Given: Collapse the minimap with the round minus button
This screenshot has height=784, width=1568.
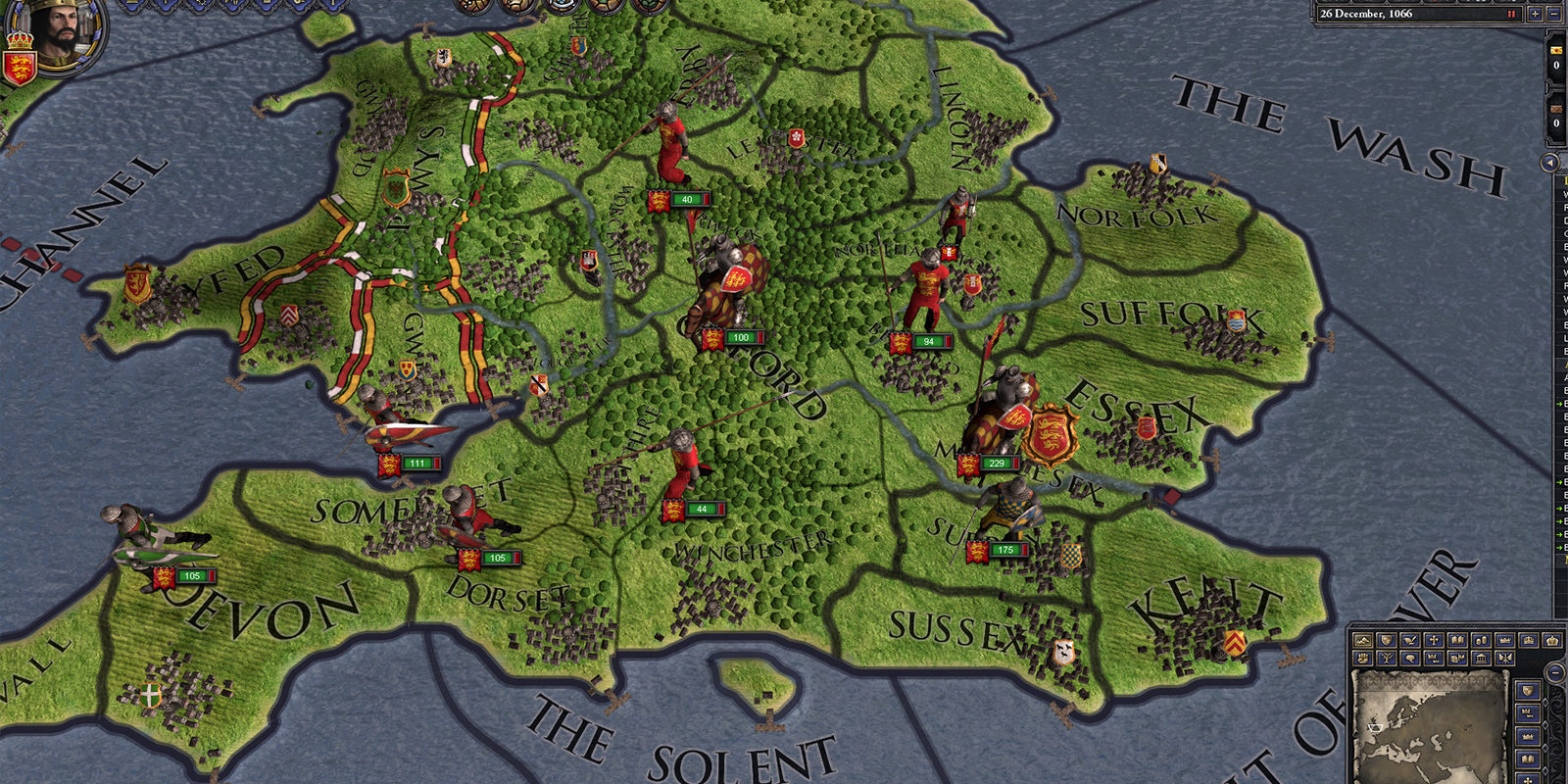Looking at the screenshot, I should 1555,673.
